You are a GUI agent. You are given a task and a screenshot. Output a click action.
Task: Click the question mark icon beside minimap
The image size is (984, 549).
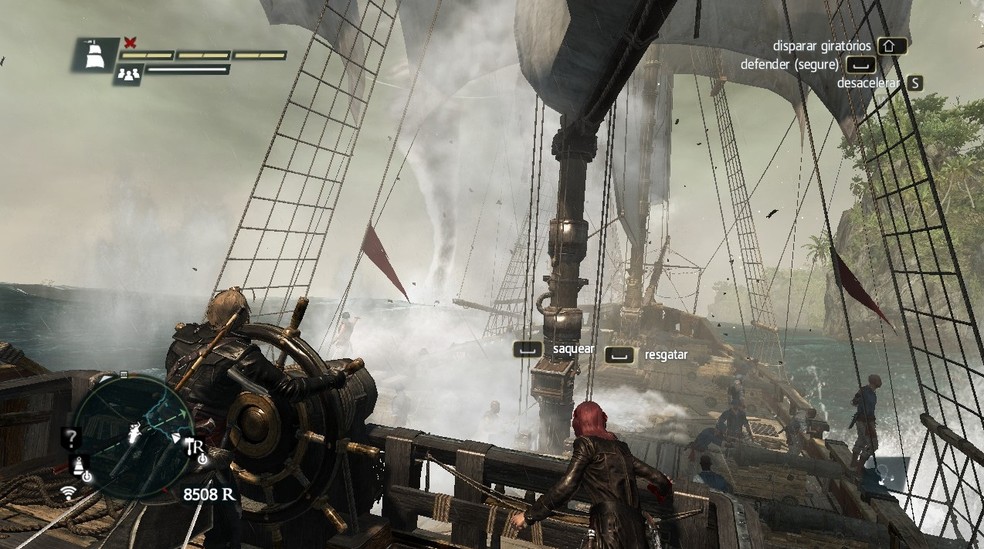coord(70,437)
